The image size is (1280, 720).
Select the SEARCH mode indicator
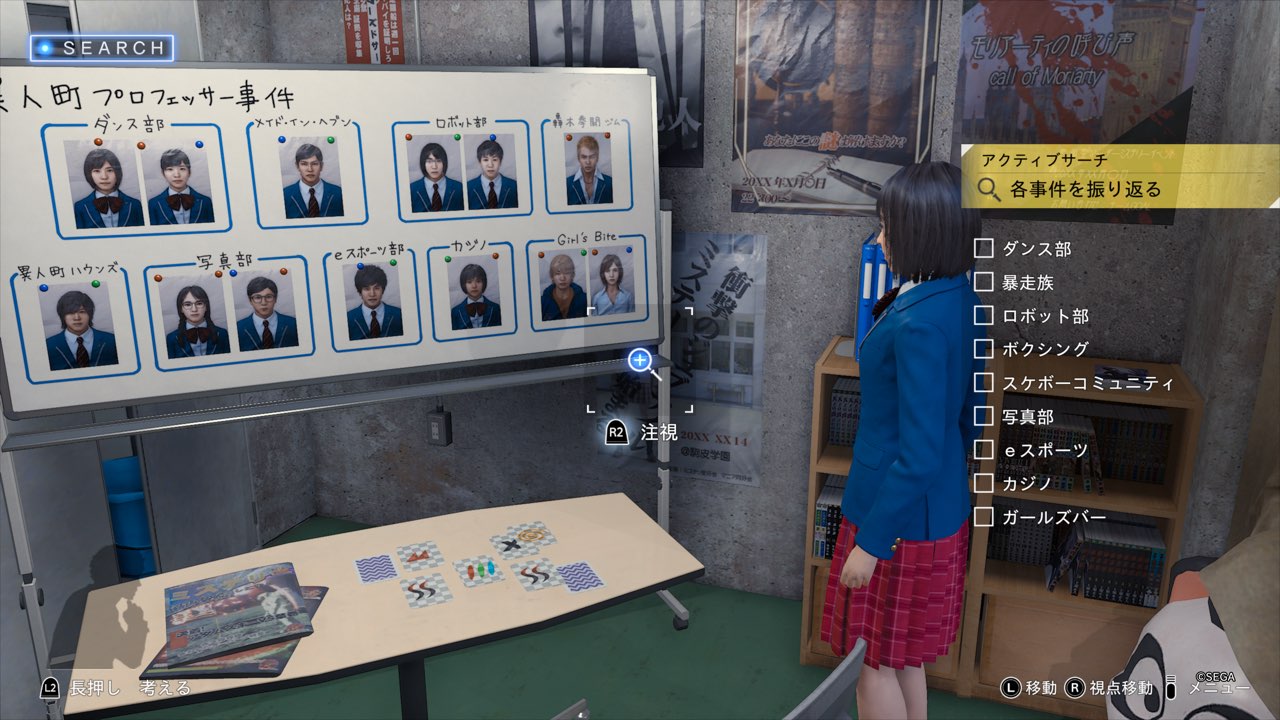click(x=102, y=48)
